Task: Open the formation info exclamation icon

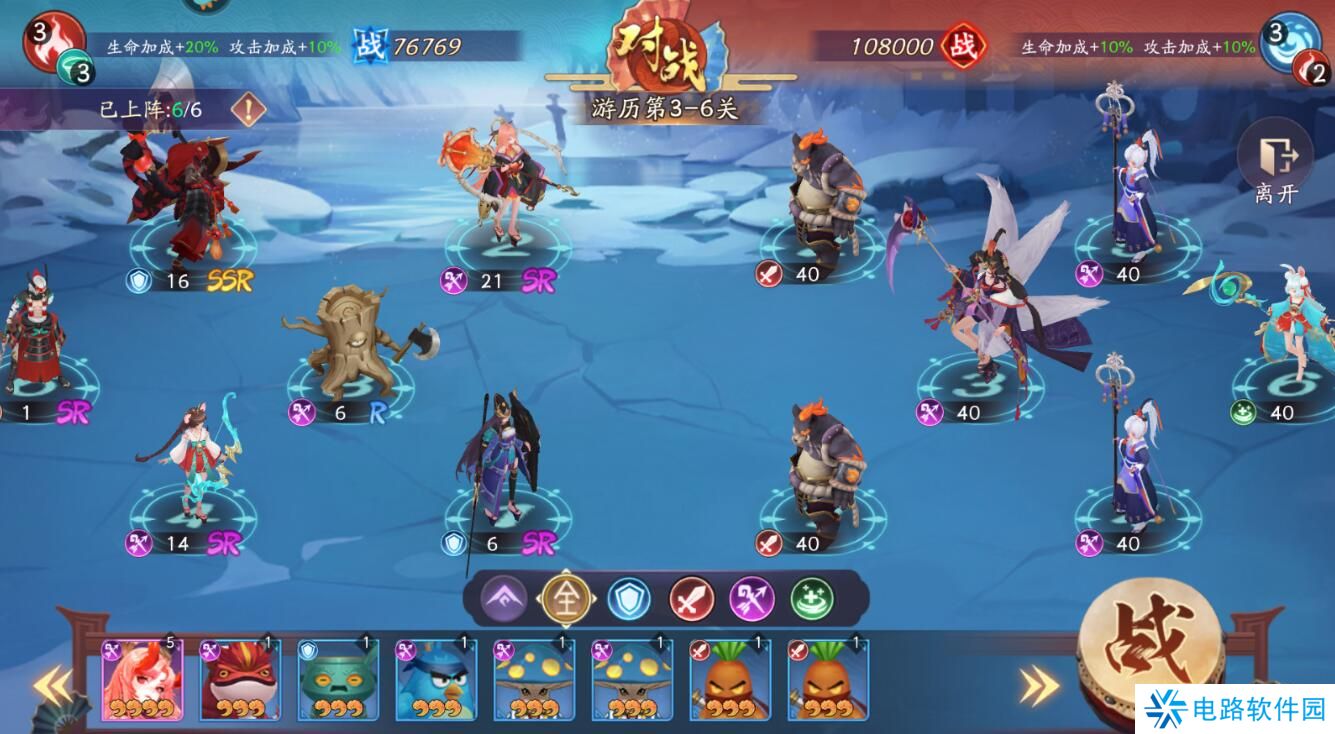Action: tap(247, 109)
